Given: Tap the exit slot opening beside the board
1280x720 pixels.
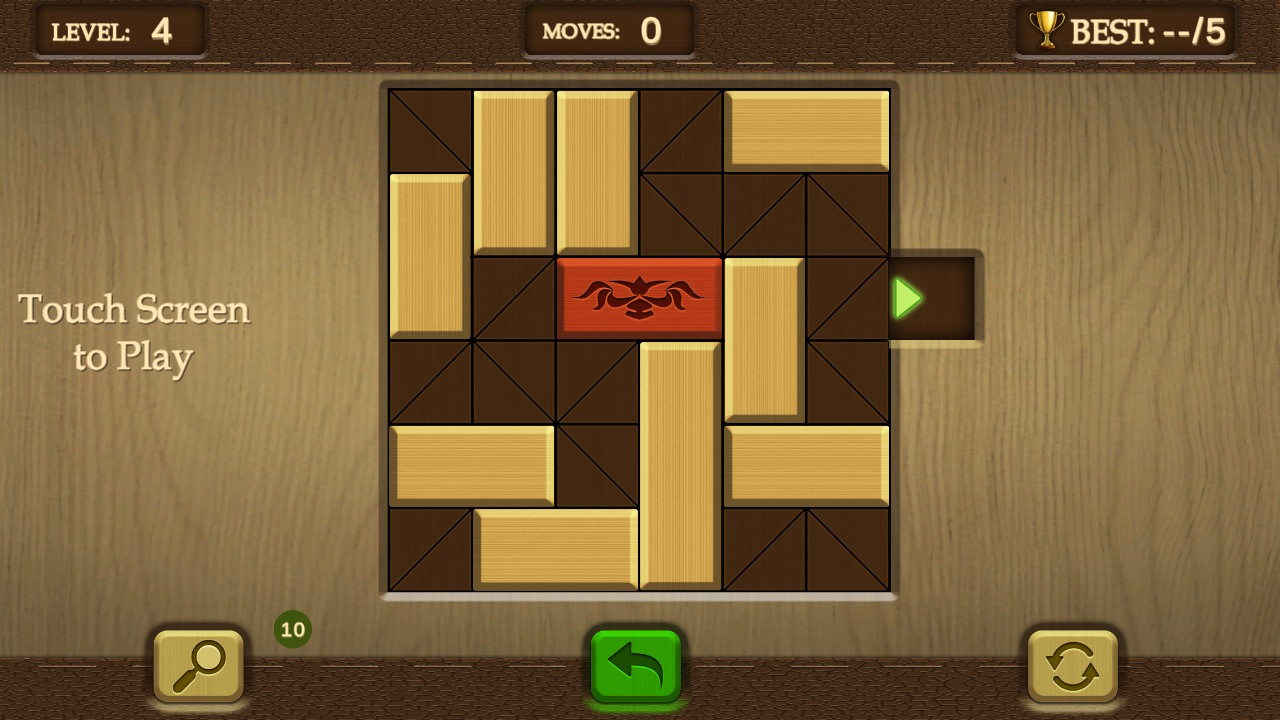Looking at the screenshot, I should (935, 297).
